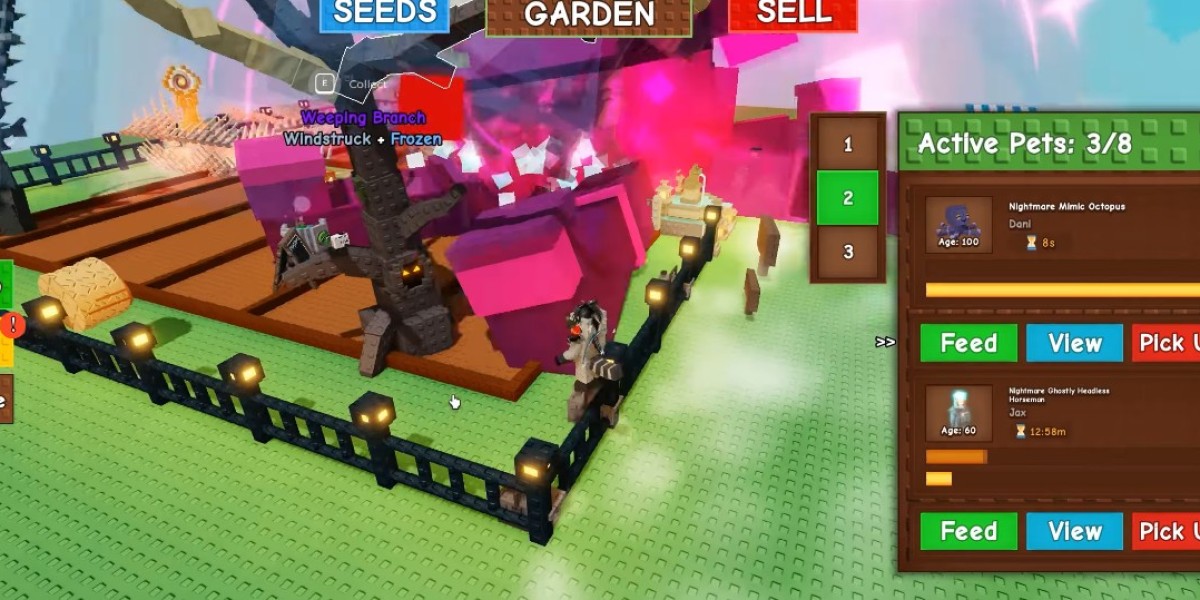View the Ghostly Headless Horseman pet

click(1074, 531)
